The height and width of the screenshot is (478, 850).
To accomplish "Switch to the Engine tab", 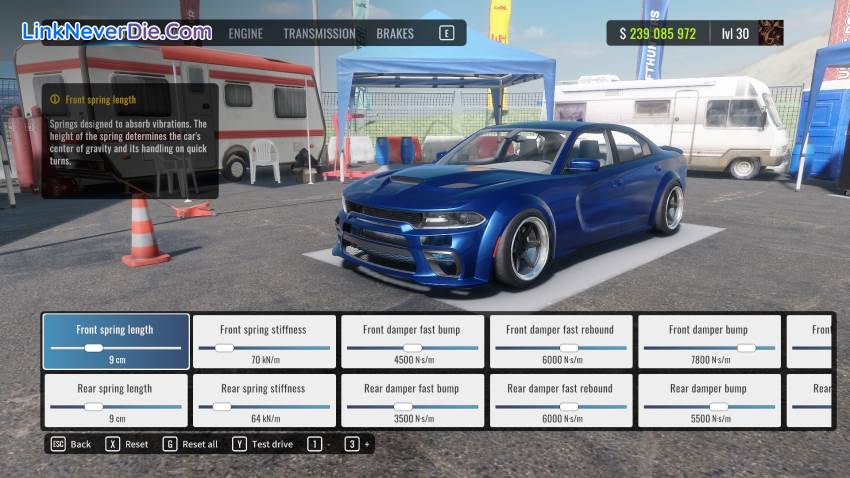I will [x=245, y=33].
